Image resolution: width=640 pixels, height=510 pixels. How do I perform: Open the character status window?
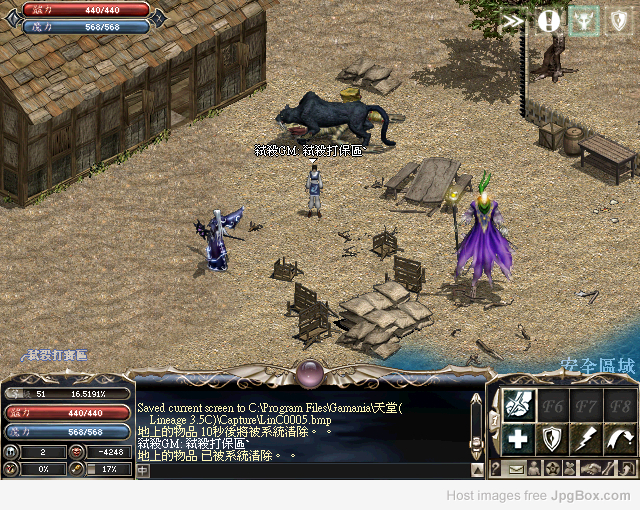(533, 468)
